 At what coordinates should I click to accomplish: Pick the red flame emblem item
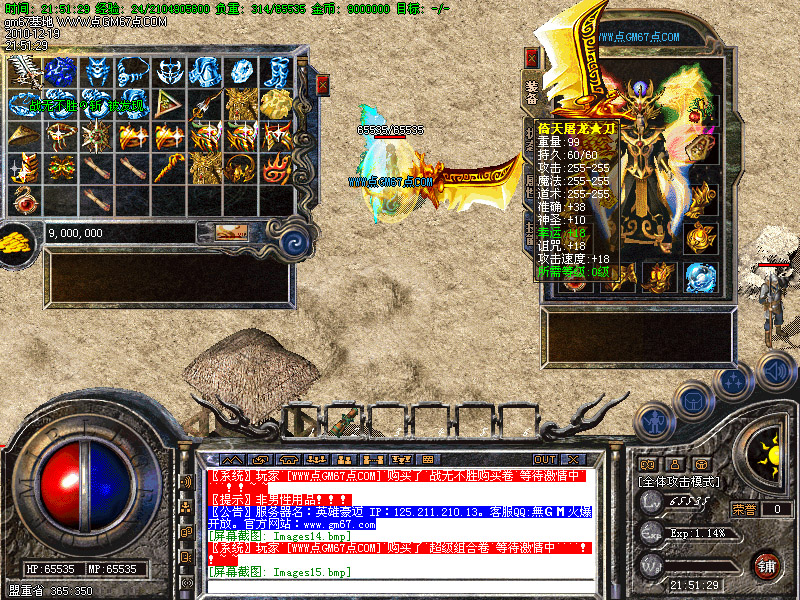pyautogui.click(x=277, y=166)
